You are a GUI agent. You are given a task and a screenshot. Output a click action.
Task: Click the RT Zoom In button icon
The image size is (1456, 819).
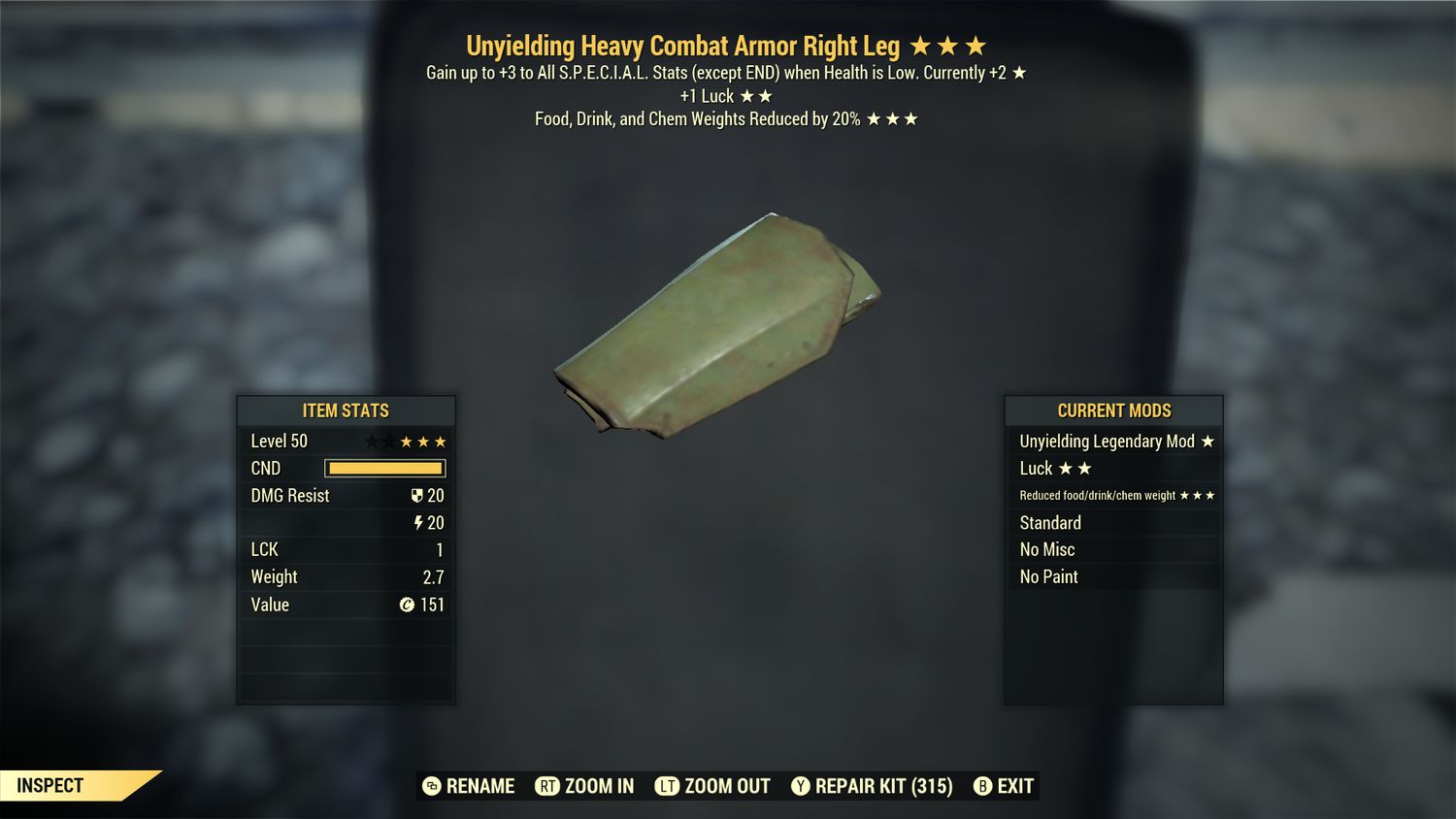(x=549, y=786)
